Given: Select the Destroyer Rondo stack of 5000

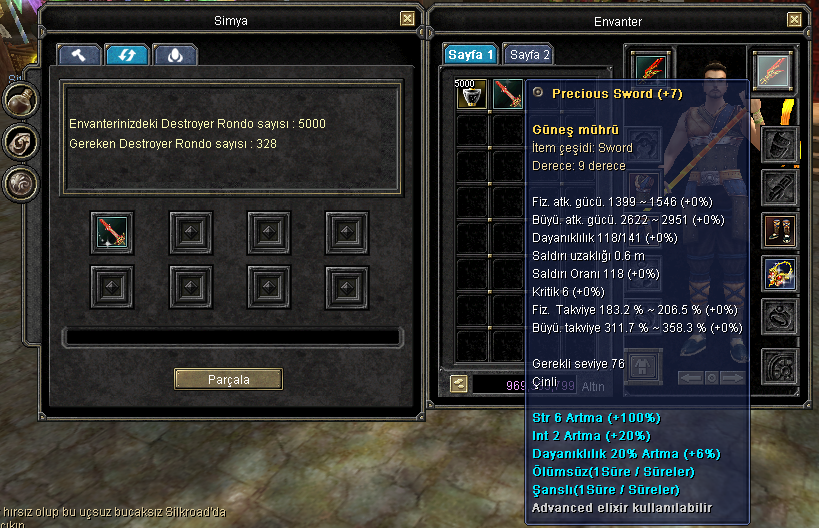Looking at the screenshot, I should tap(471, 95).
